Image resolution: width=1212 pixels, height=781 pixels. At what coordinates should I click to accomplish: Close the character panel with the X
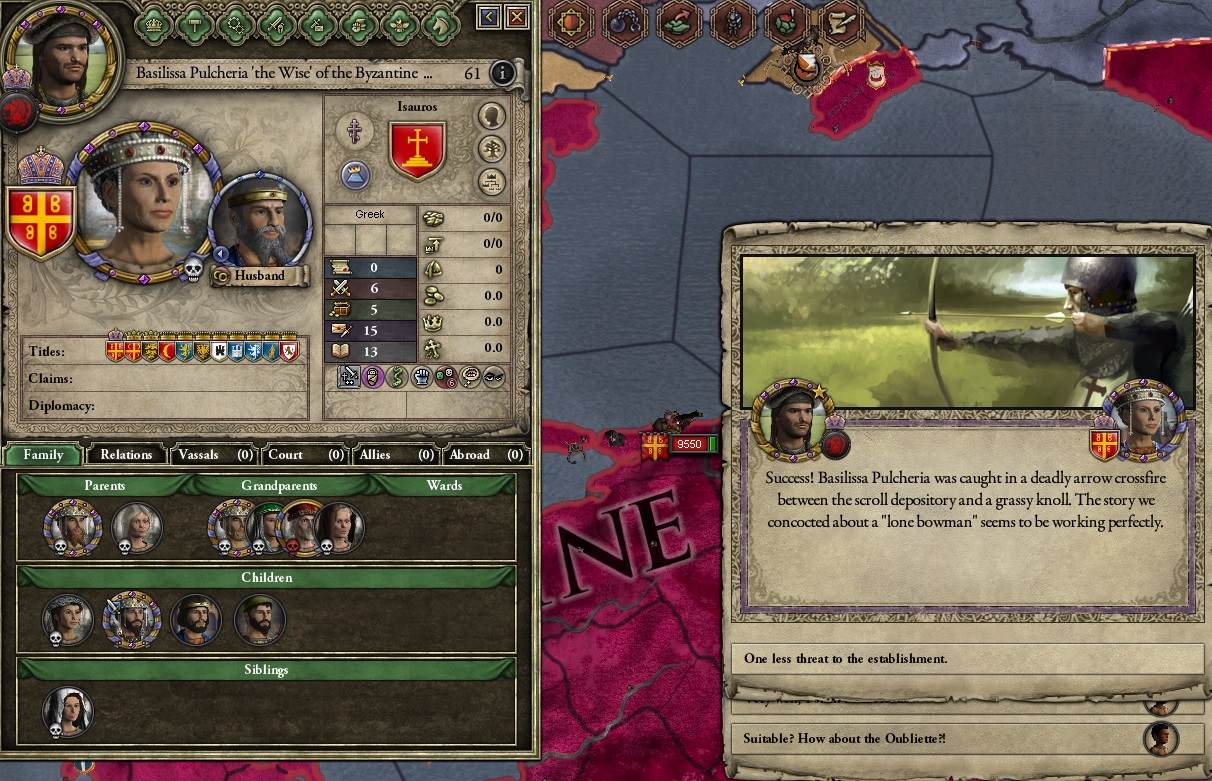point(517,16)
